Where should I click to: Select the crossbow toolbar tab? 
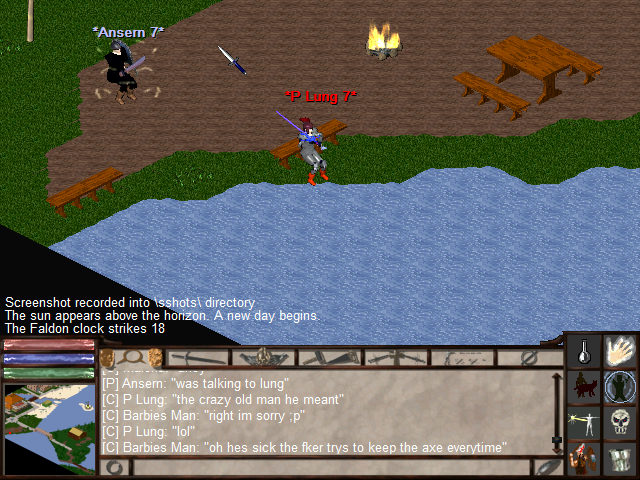[x=395, y=357]
